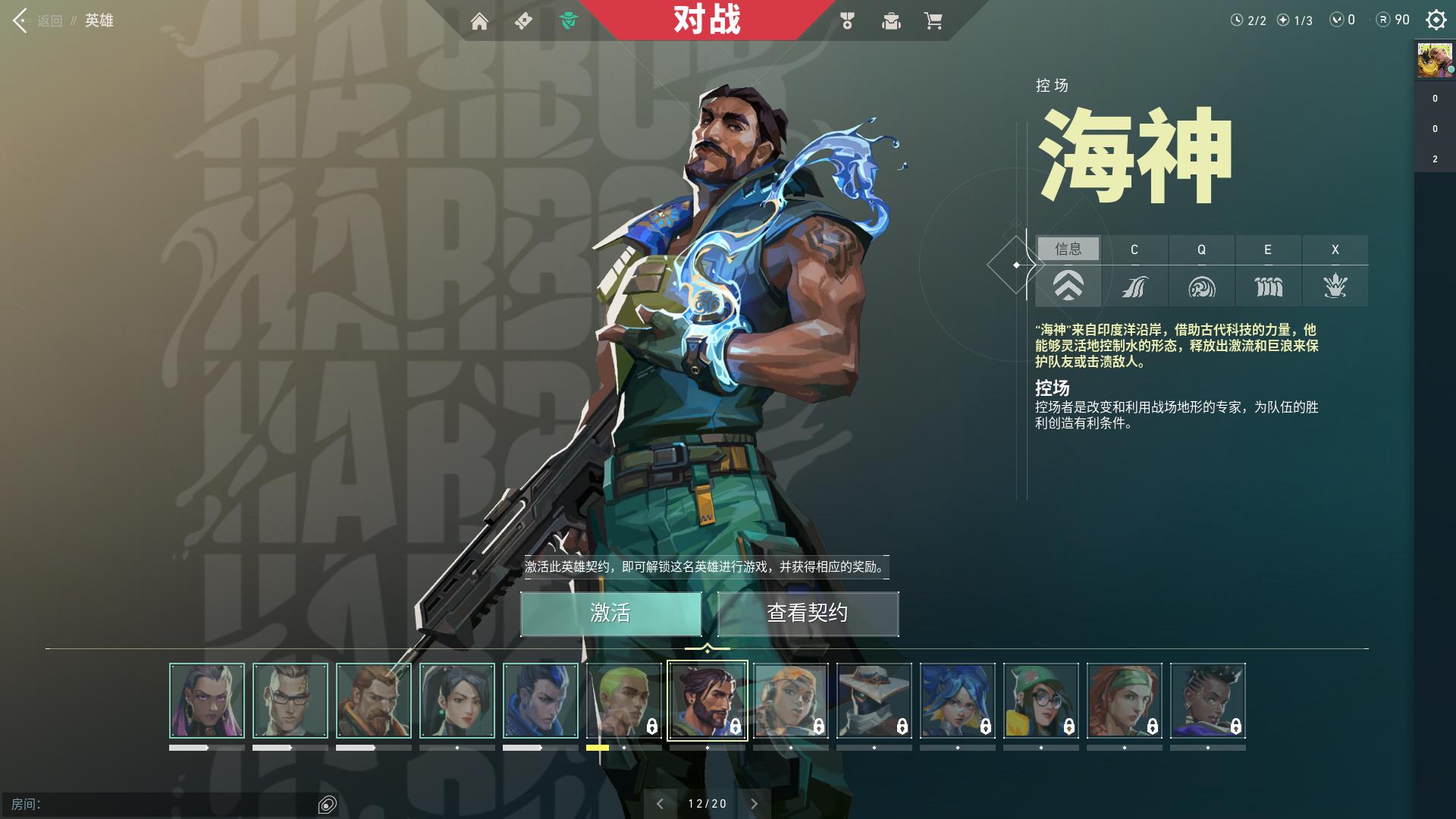The height and width of the screenshot is (819, 1456).
Task: Select Harbor's Q ability sphere icon
Action: (x=1201, y=286)
